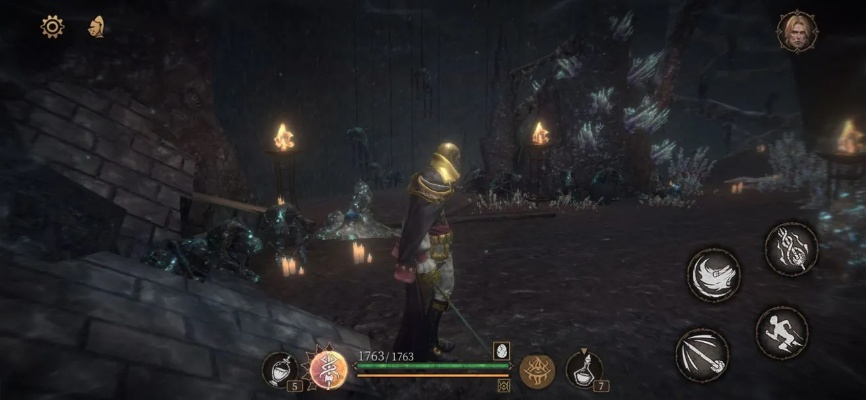Viewport: 866px width, 400px height.
Task: Use the spear thrust attack button
Action: (x=703, y=355)
